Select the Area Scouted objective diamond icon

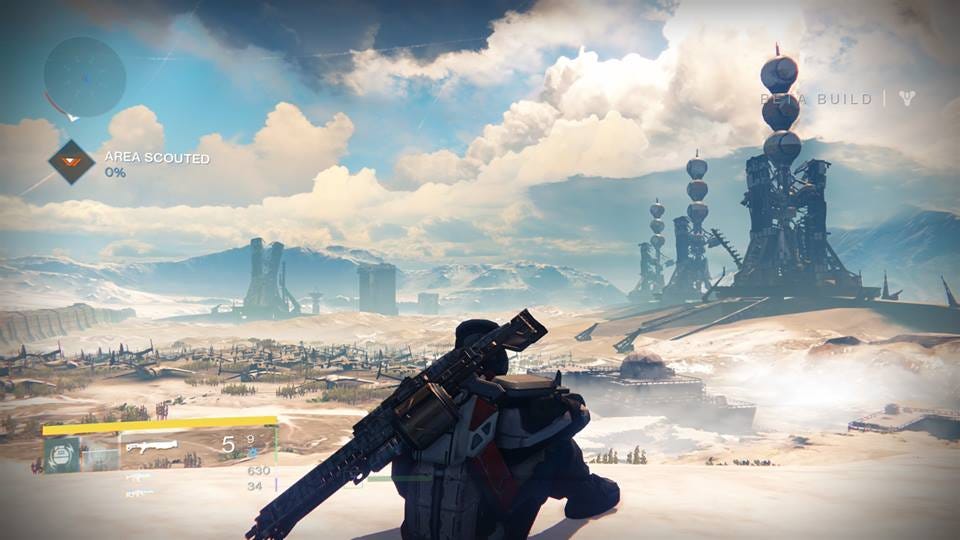click(72, 162)
